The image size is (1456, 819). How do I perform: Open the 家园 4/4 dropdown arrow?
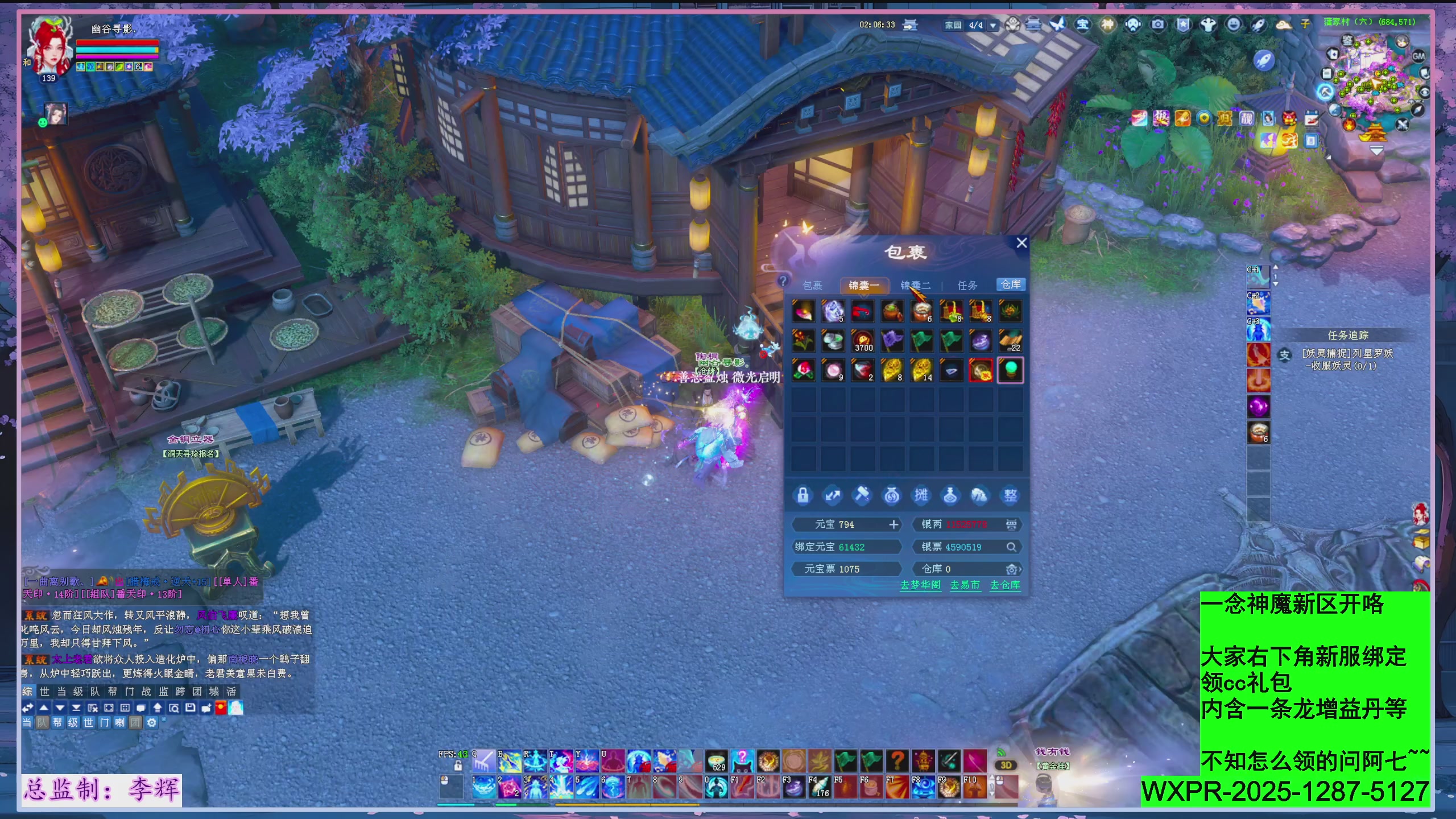coord(993,26)
